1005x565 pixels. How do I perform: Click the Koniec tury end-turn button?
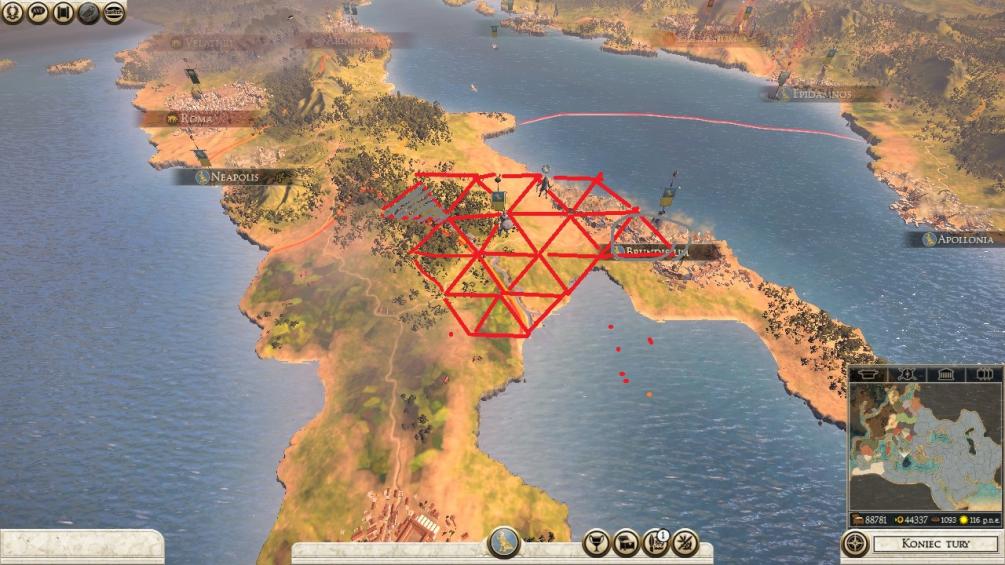point(935,545)
